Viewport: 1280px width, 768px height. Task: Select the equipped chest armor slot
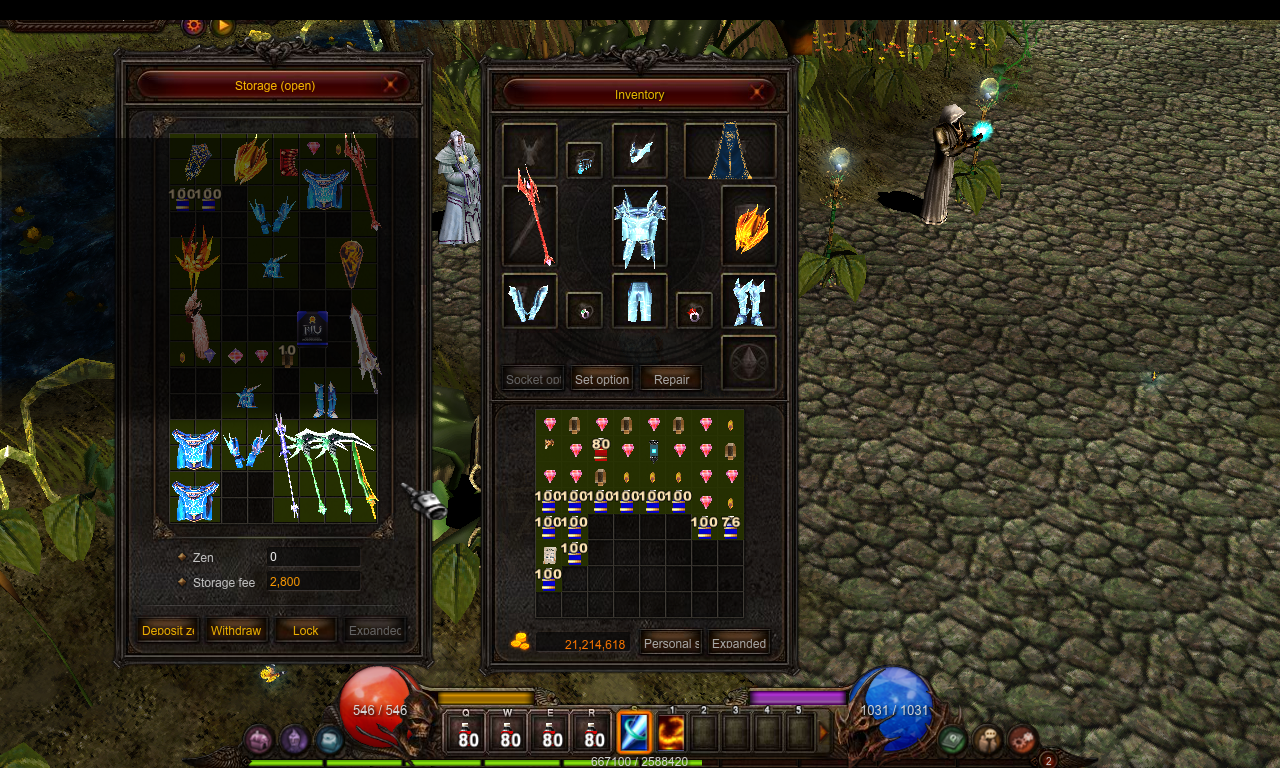639,226
